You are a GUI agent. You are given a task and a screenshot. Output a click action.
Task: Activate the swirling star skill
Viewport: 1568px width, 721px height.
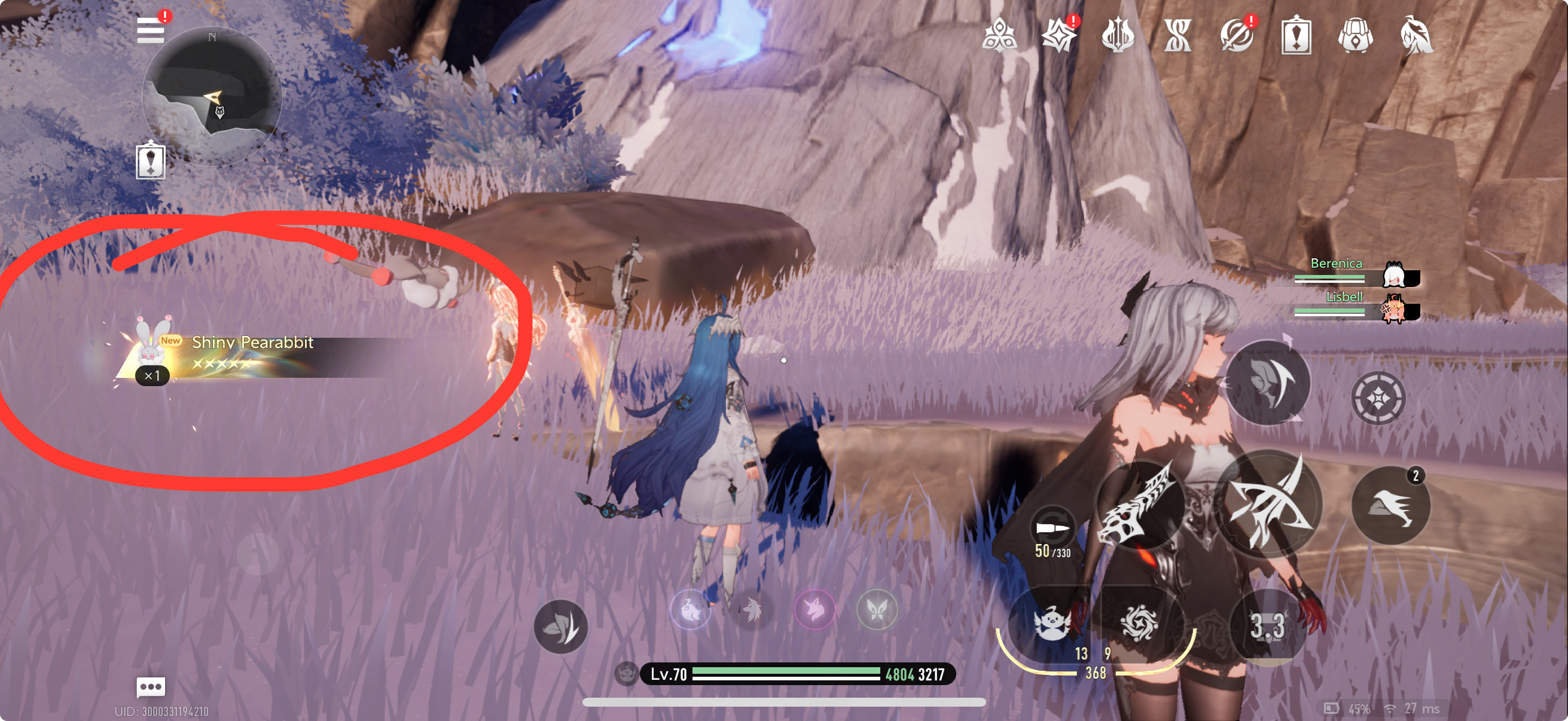(x=1138, y=623)
